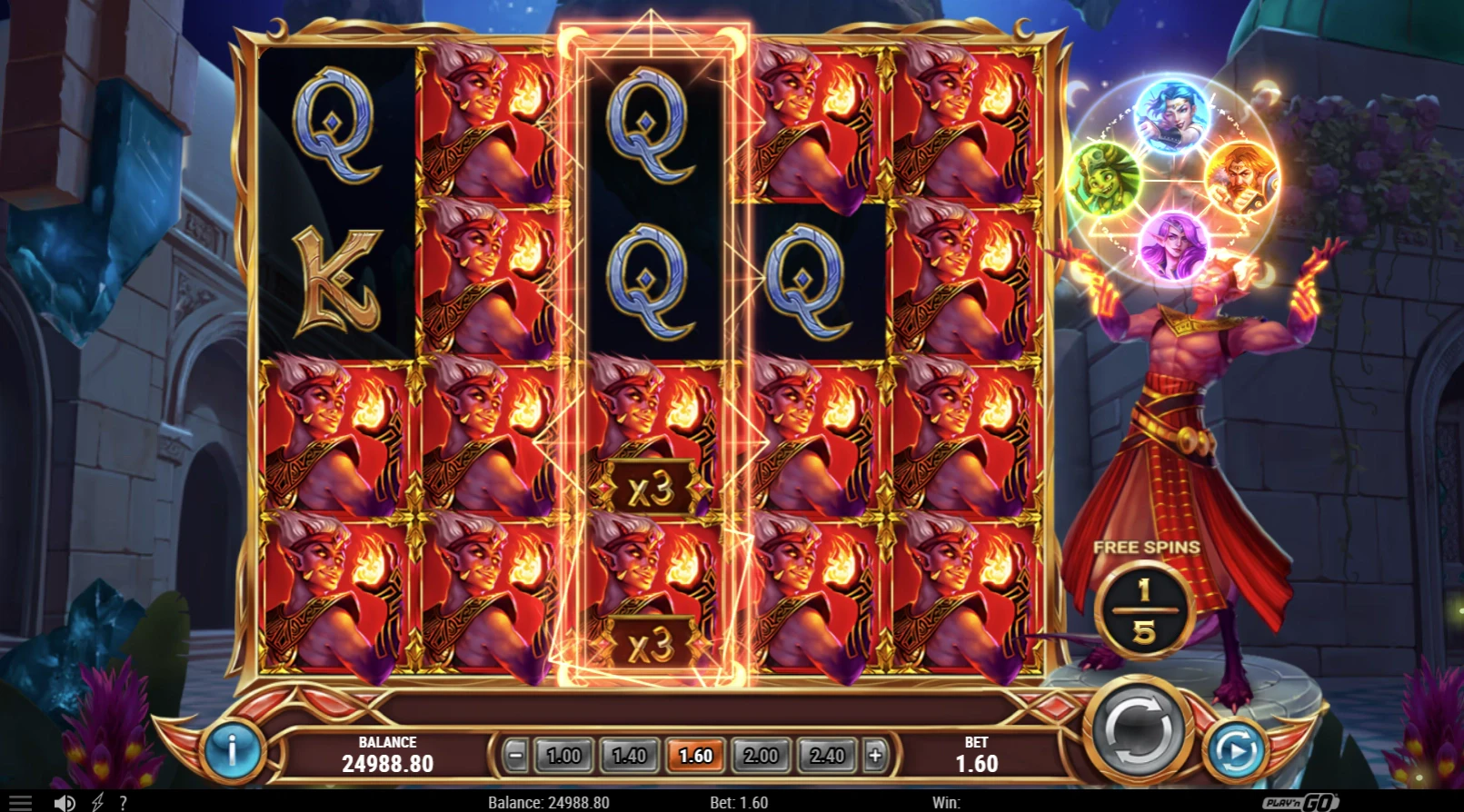This screenshot has width=1464, height=812.
Task: Toggle sound with the speaker icon
Action: [x=64, y=803]
